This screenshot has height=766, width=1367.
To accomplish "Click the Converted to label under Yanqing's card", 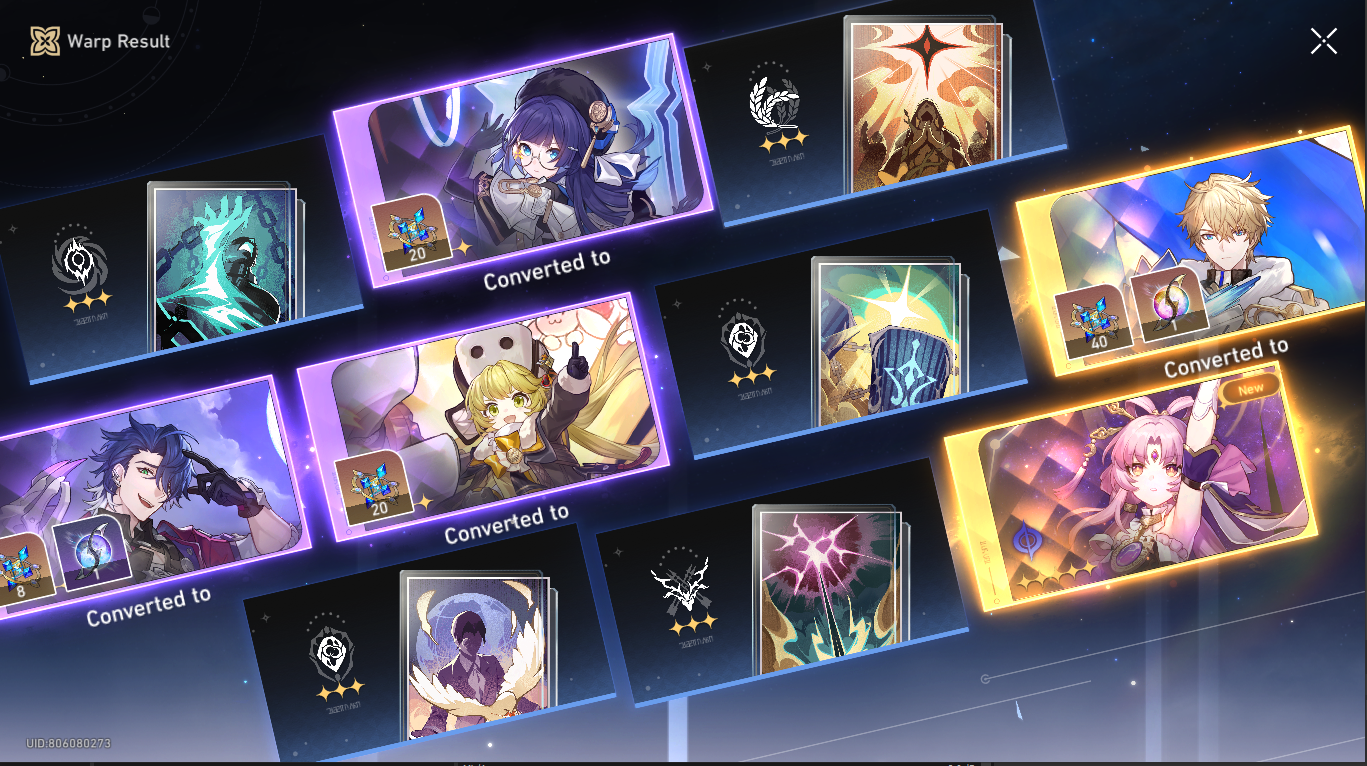I will [1226, 357].
